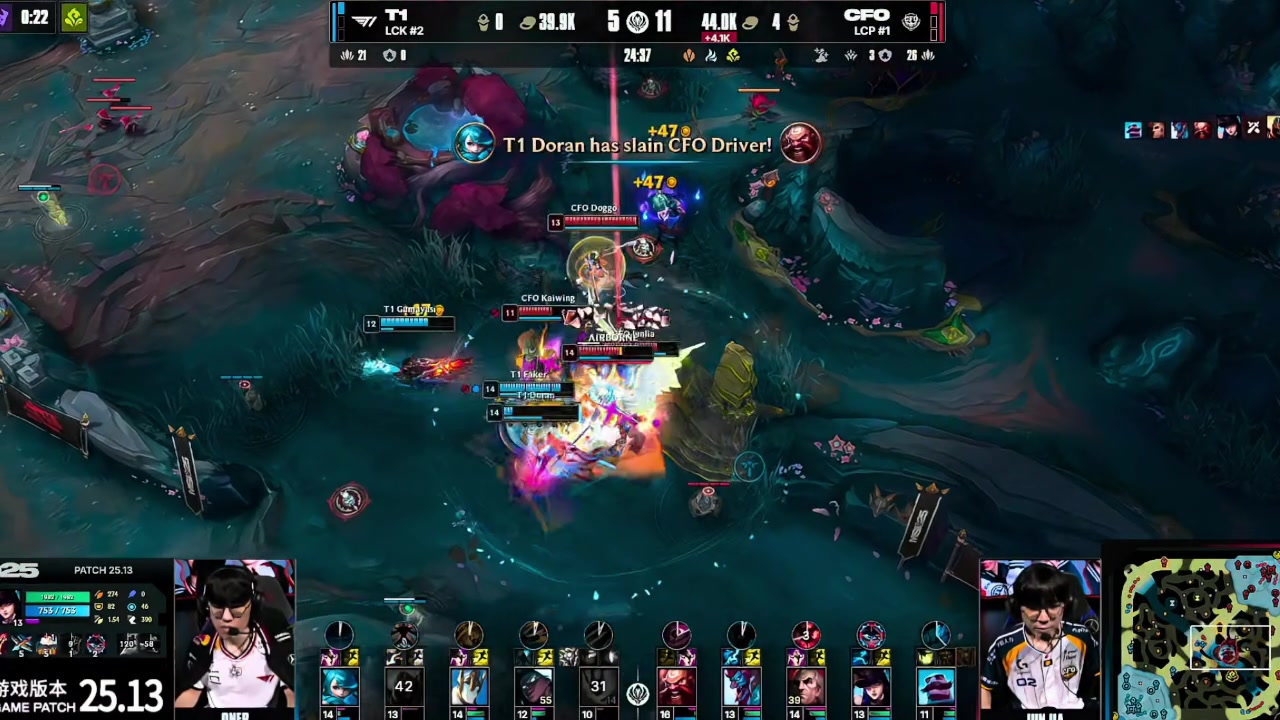
Task: Click the emblem between the two team rosters
Action: coord(638,692)
